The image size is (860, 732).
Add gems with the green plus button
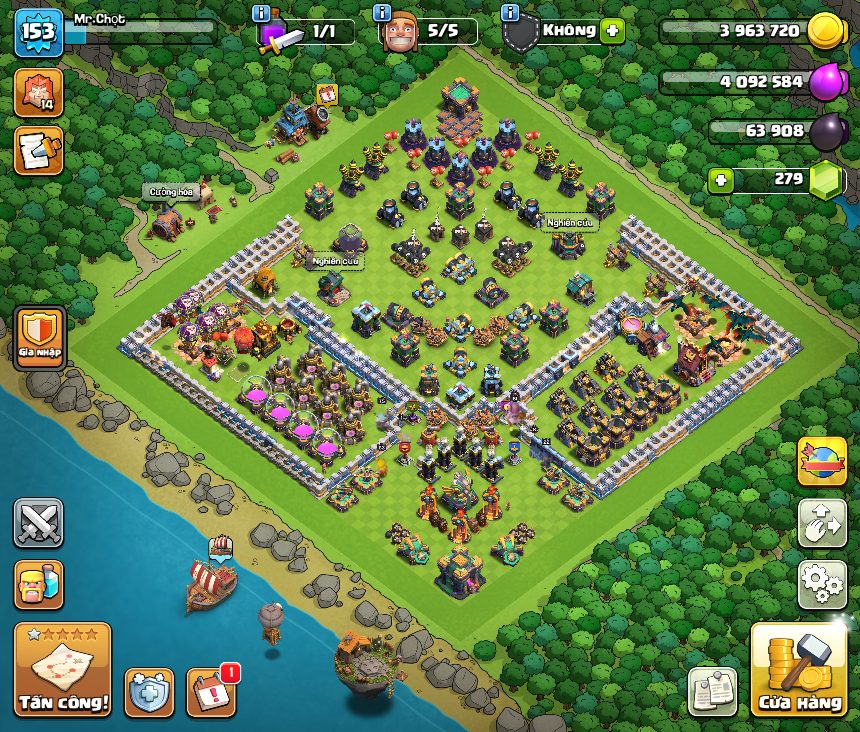click(x=721, y=181)
